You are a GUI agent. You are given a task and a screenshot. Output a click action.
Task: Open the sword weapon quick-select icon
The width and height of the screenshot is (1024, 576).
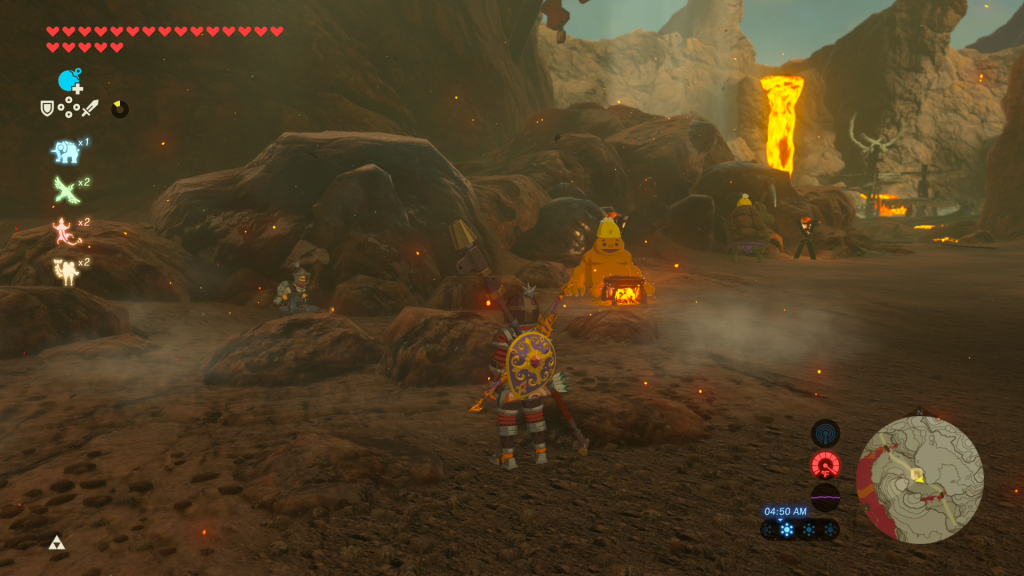[x=91, y=107]
